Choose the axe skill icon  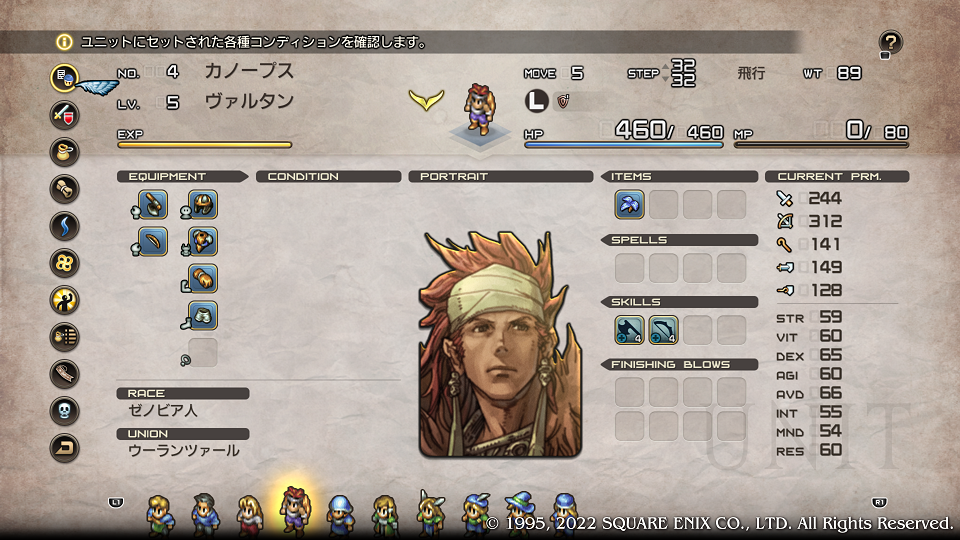(630, 330)
